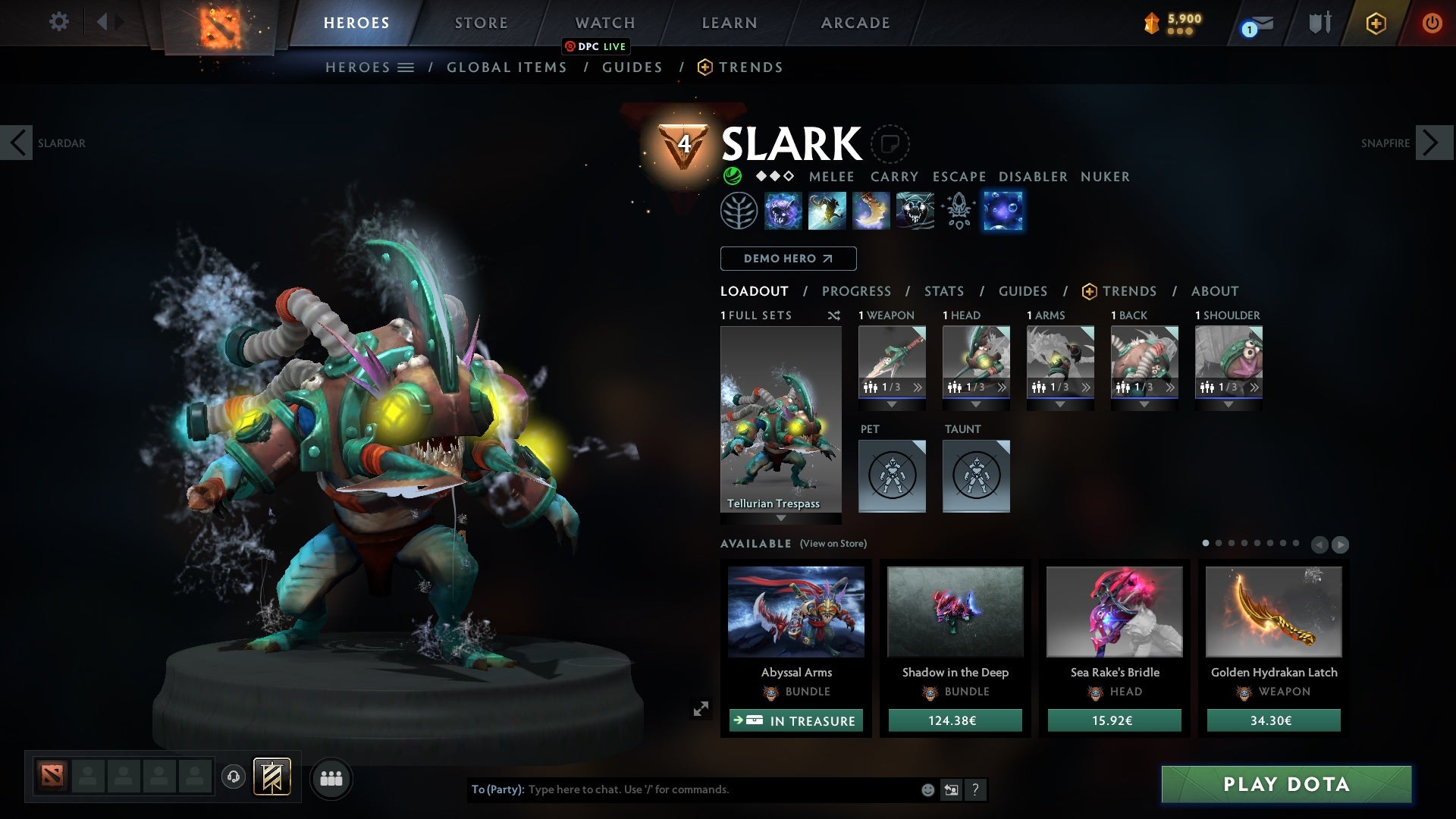The height and width of the screenshot is (819, 1456).
Task: Expand the Weapon slot dropdown arrow
Action: 892,403
